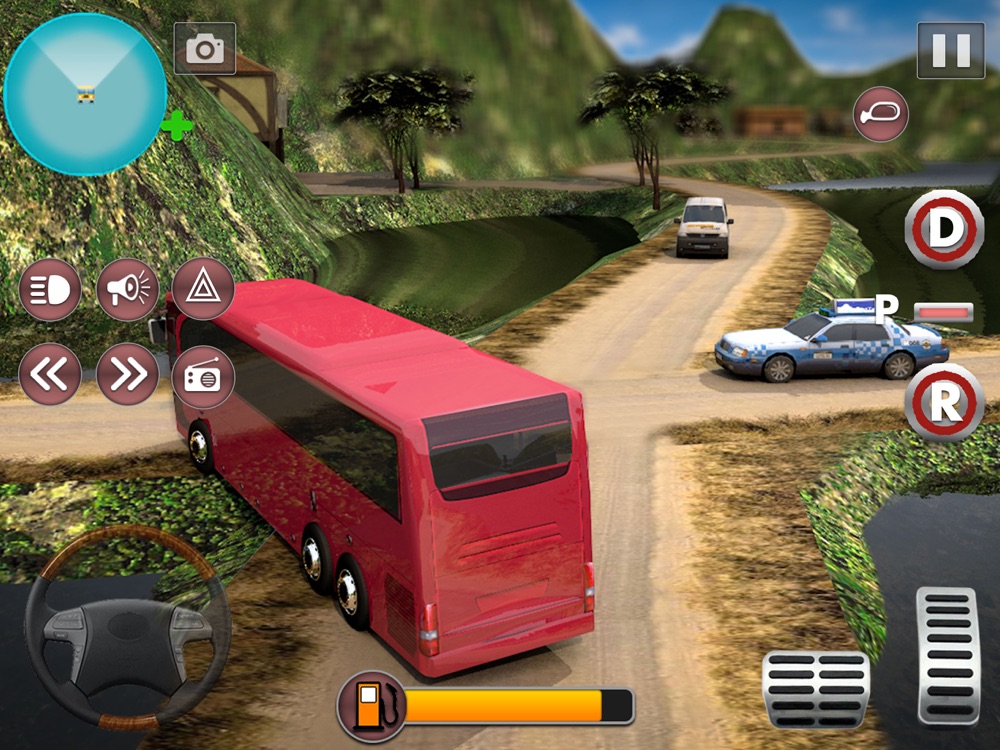1000x750 pixels.
Task: Tap the fuel pump icon
Action: [x=371, y=704]
